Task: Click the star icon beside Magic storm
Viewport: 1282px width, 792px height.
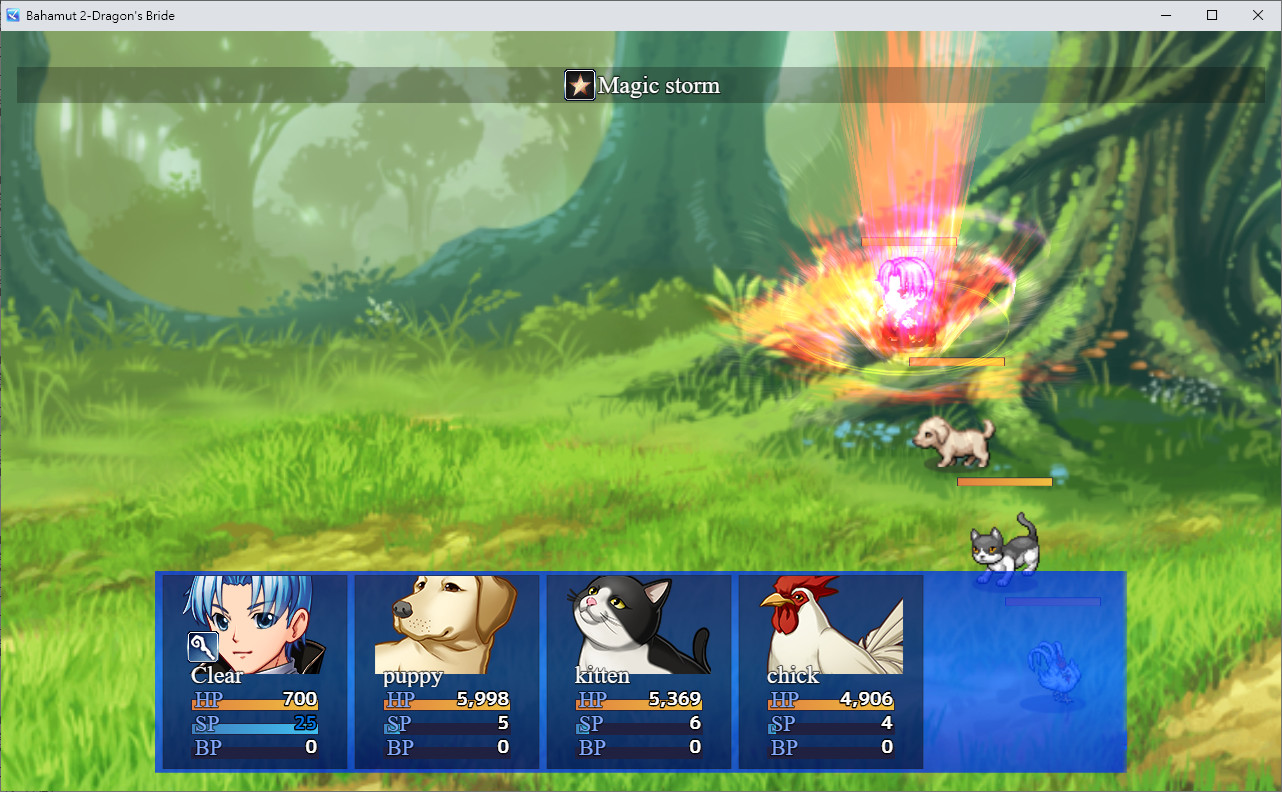Action: (580, 85)
